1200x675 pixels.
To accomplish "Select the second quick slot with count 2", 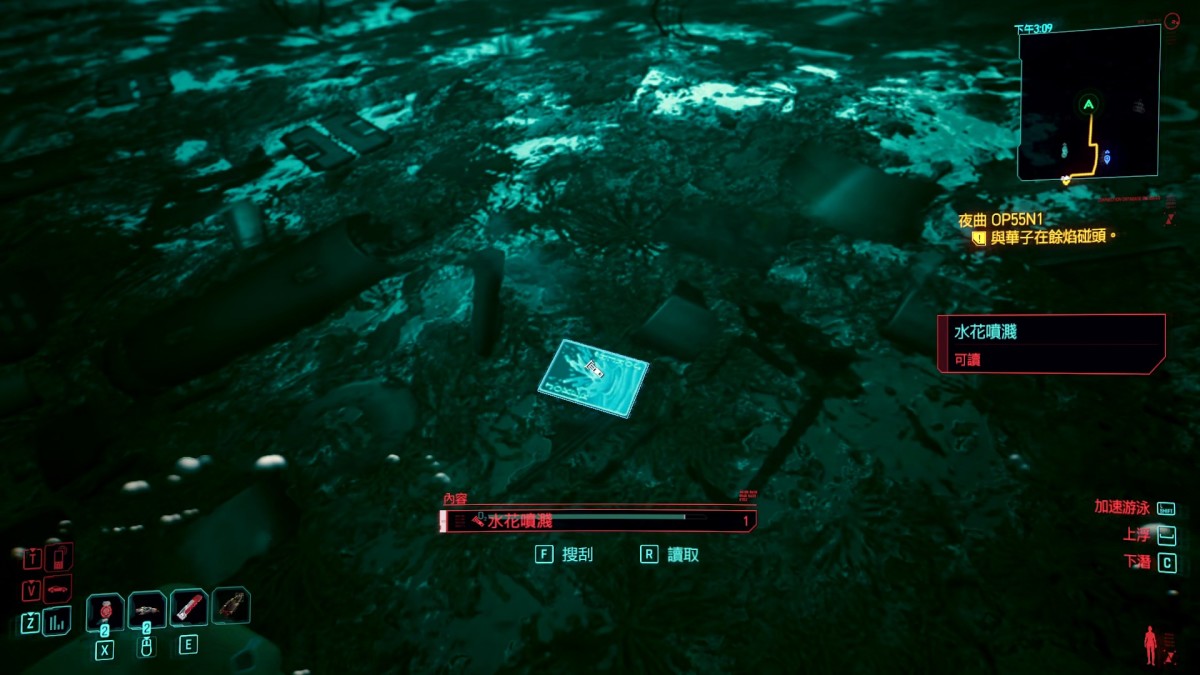I will 147,609.
